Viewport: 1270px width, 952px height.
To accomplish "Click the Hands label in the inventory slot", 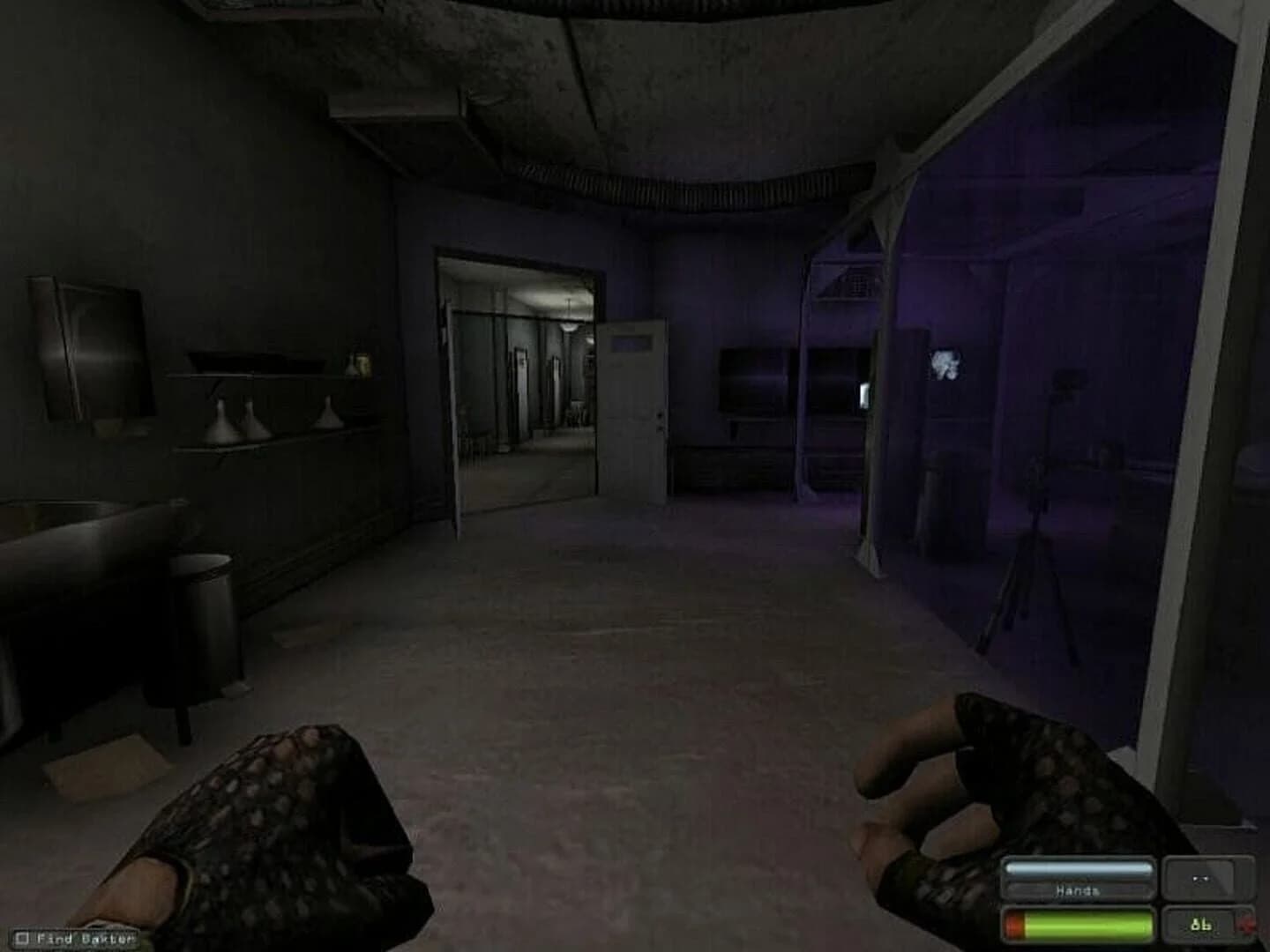I will 1076,890.
